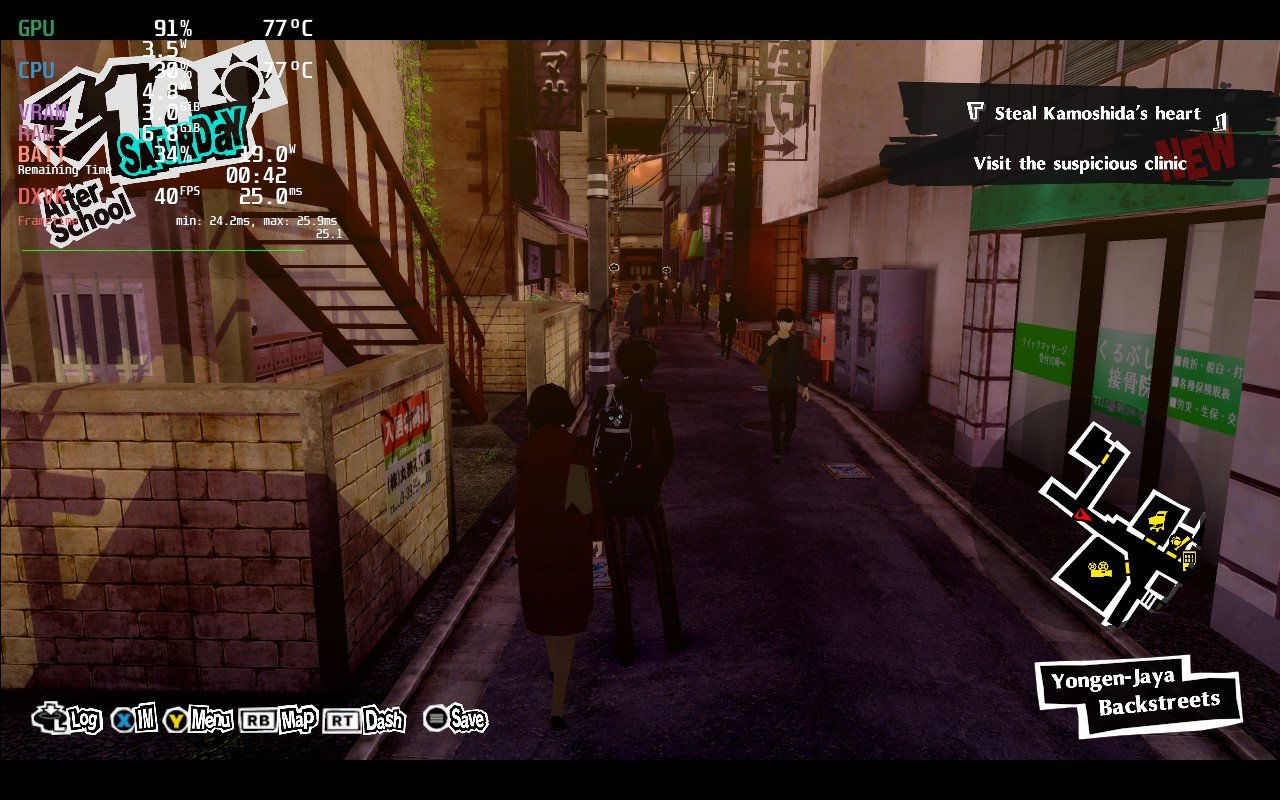Image resolution: width=1280 pixels, height=800 pixels.
Task: Select the film projector marker on minimap
Action: click(1099, 570)
